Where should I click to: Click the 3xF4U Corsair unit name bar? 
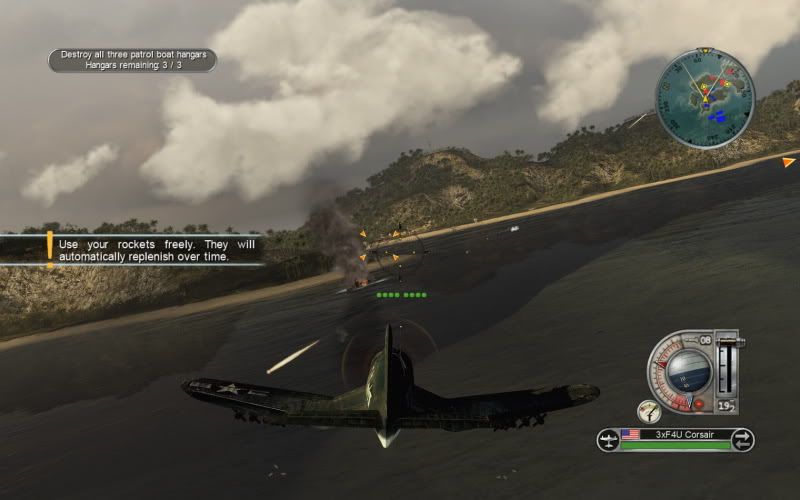[675, 436]
